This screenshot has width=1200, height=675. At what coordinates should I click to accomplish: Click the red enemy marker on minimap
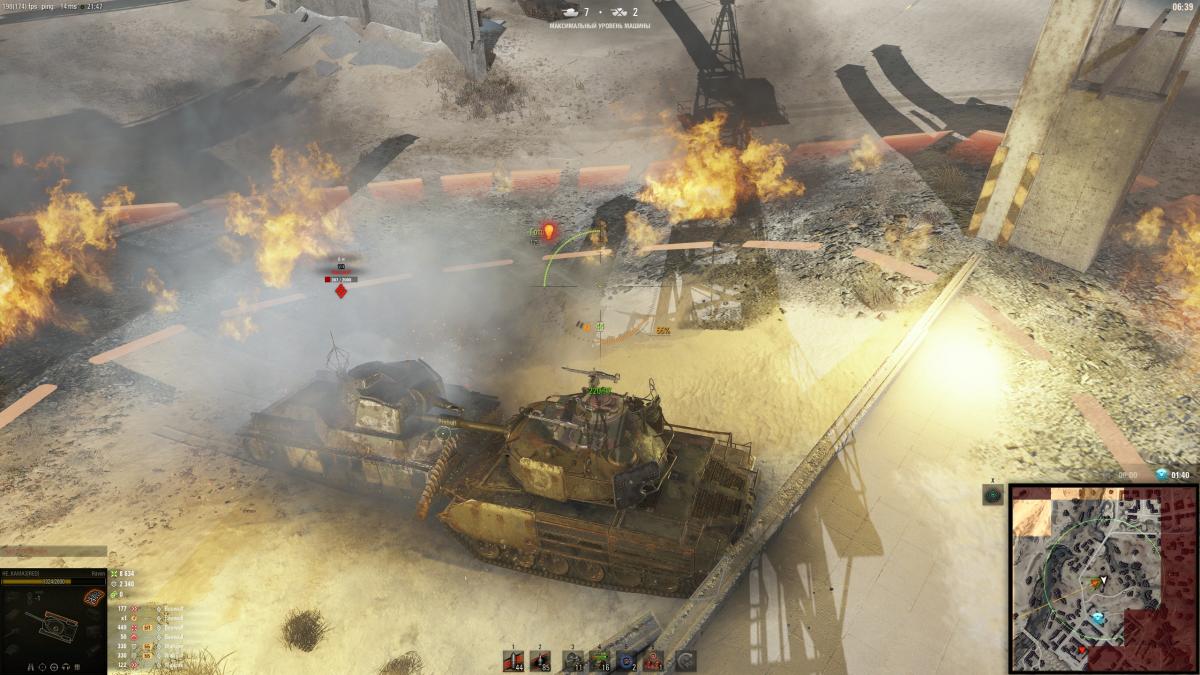(1082, 649)
